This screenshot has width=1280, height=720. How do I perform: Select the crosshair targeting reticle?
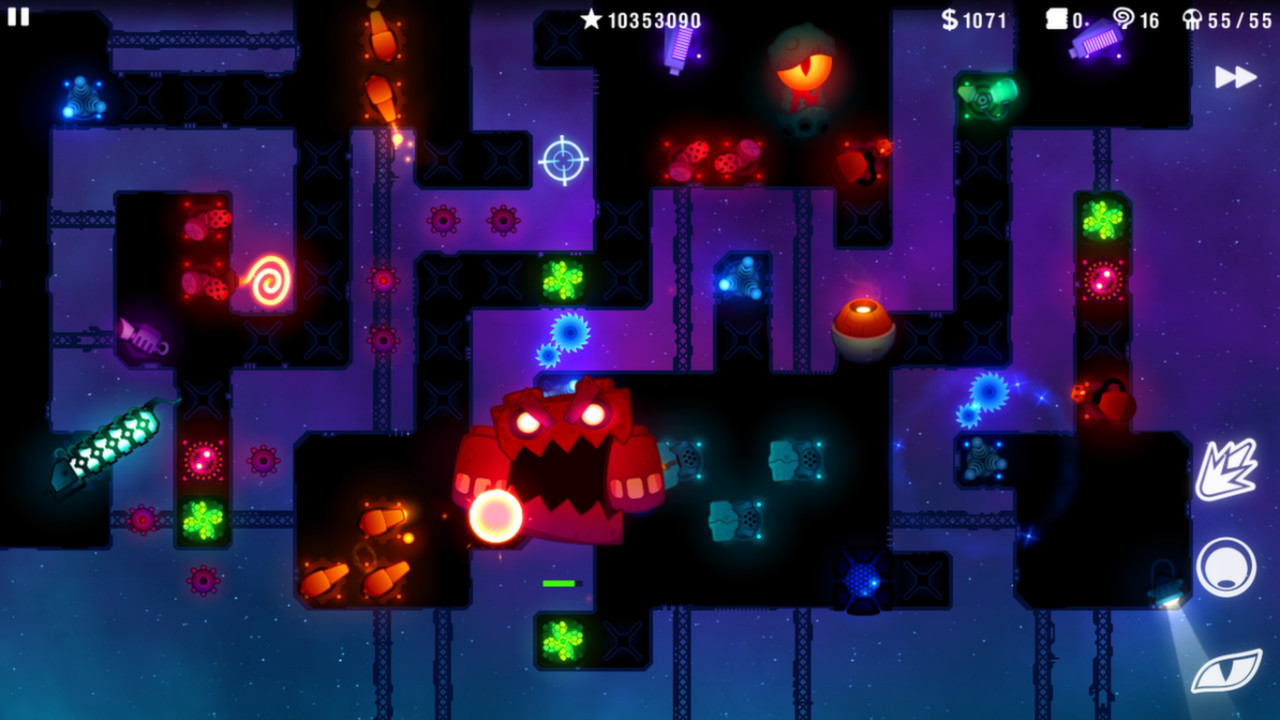pyautogui.click(x=563, y=160)
